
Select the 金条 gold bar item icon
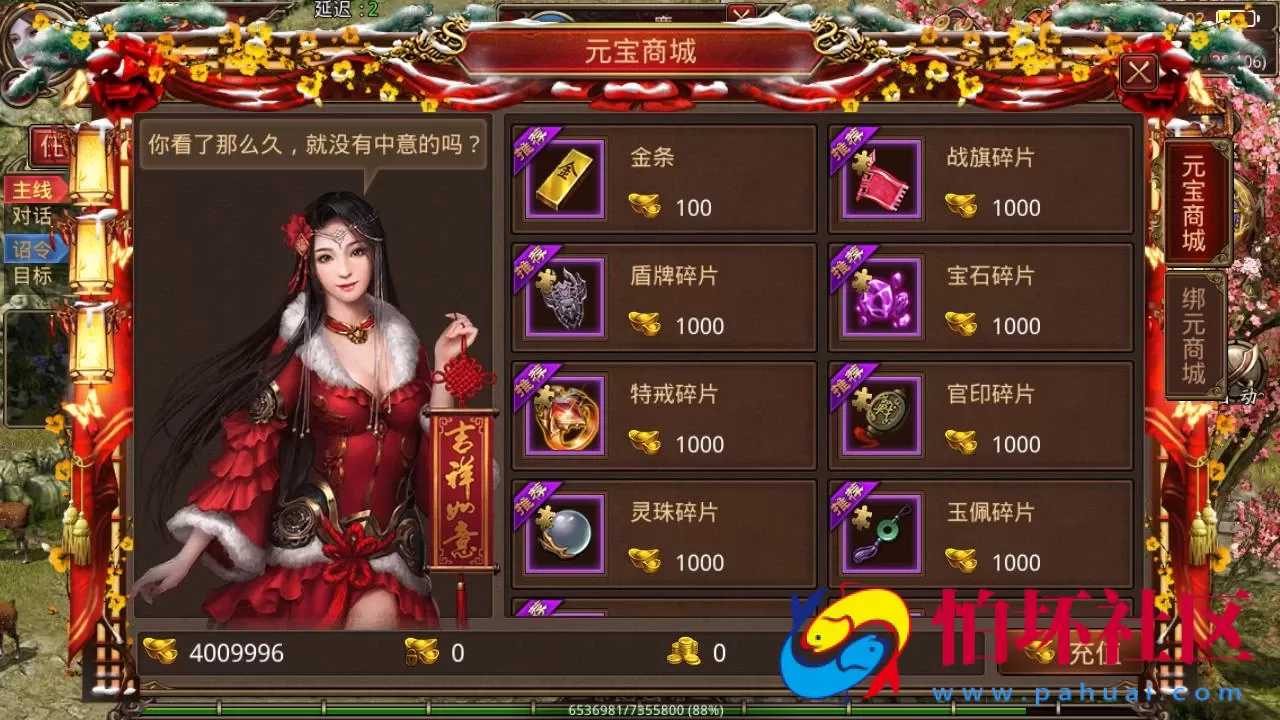click(564, 180)
